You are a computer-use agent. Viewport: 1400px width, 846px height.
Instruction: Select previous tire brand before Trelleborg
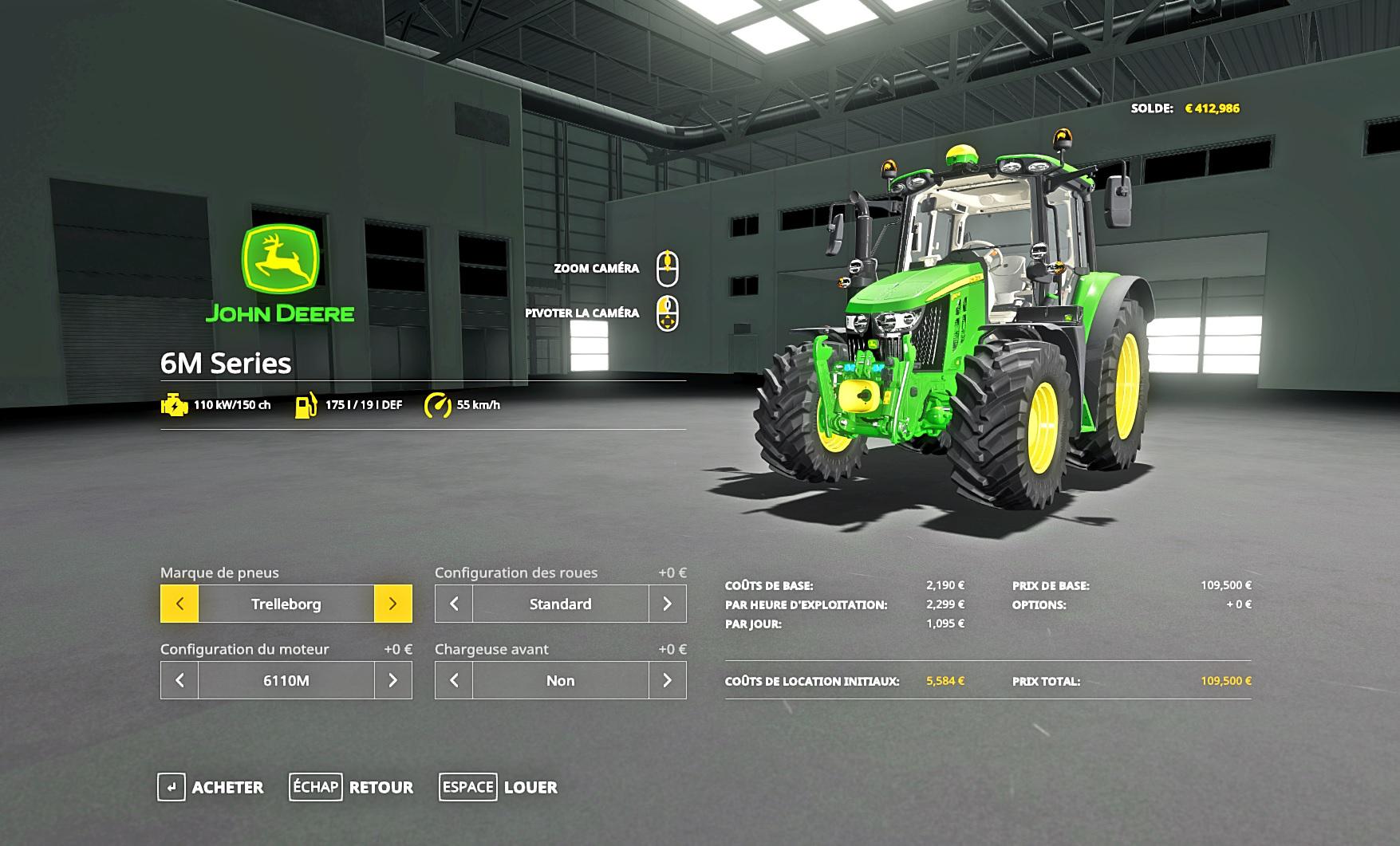click(179, 604)
